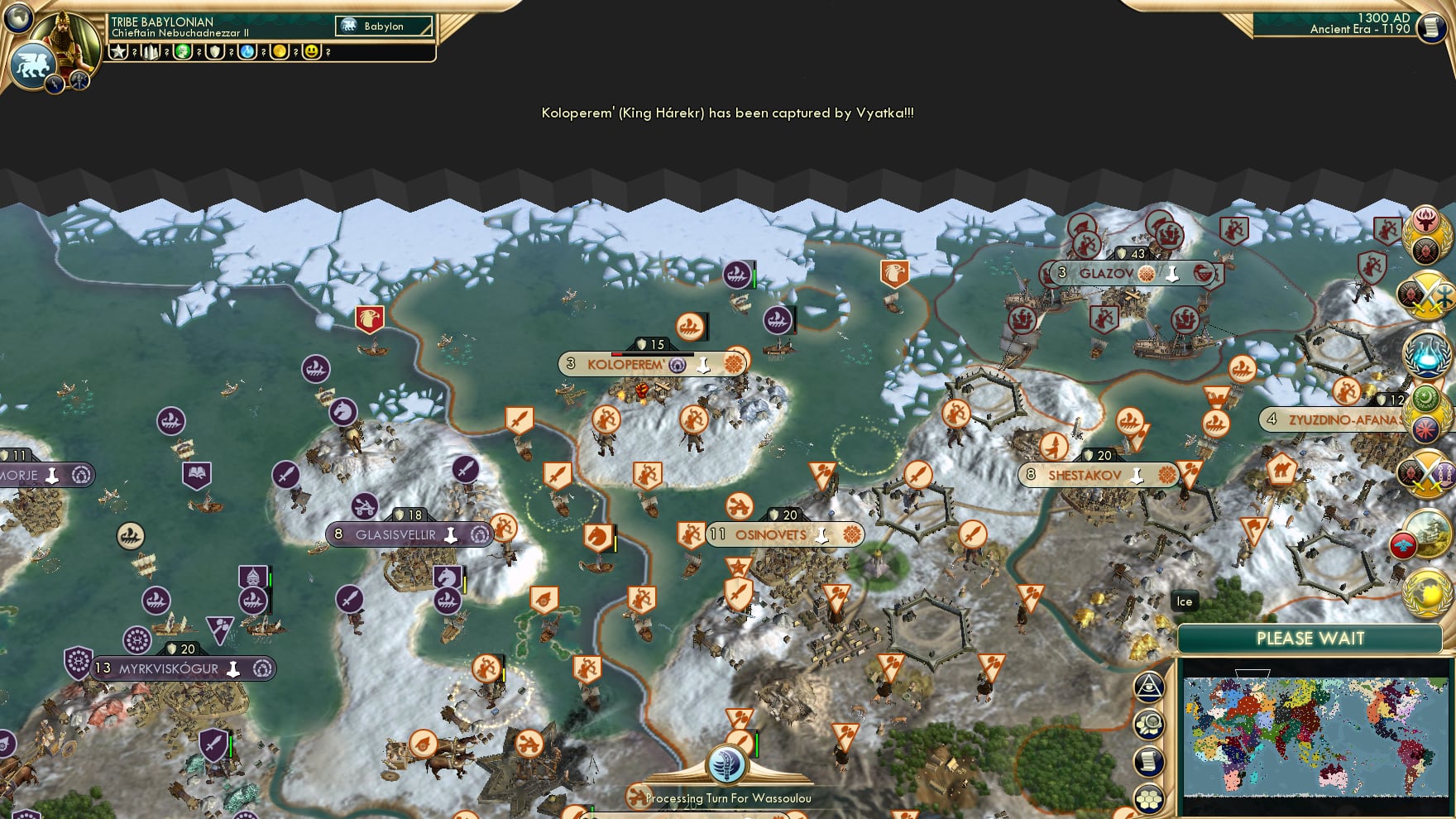Screen dimensions: 1456x819
Task: Toggle the hex grid overlay button
Action: (x=1148, y=797)
